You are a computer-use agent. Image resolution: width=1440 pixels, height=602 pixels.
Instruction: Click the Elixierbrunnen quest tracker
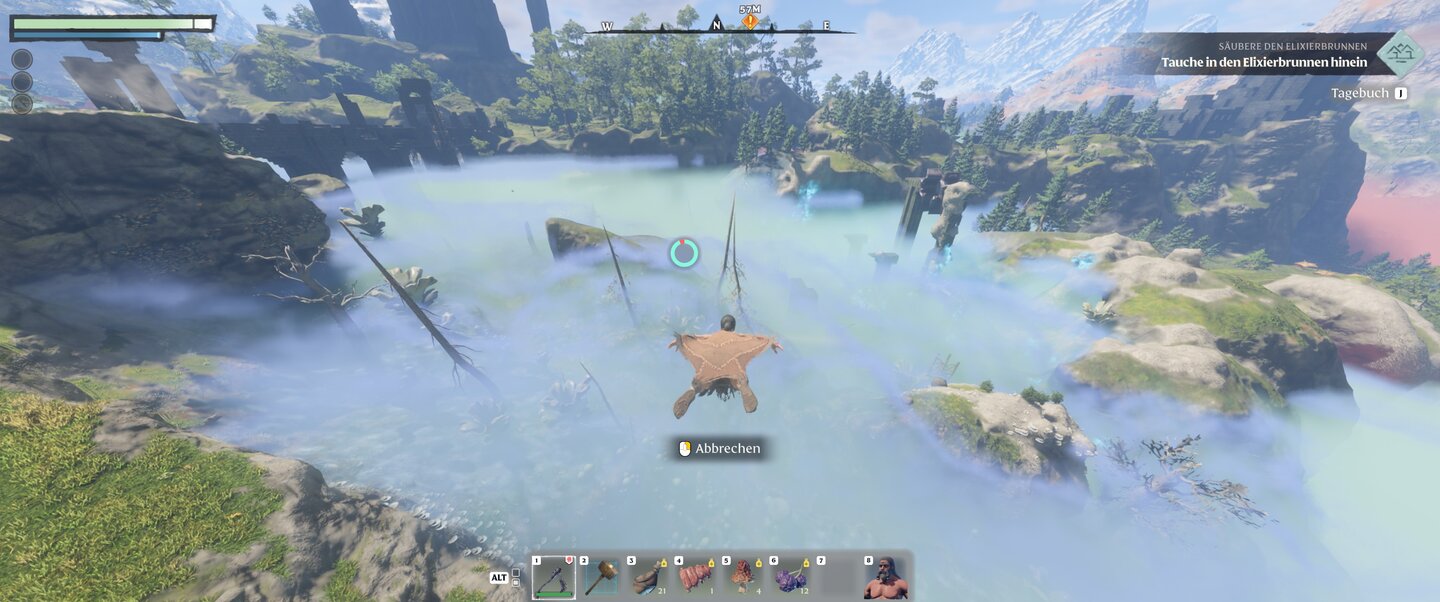[1260, 55]
